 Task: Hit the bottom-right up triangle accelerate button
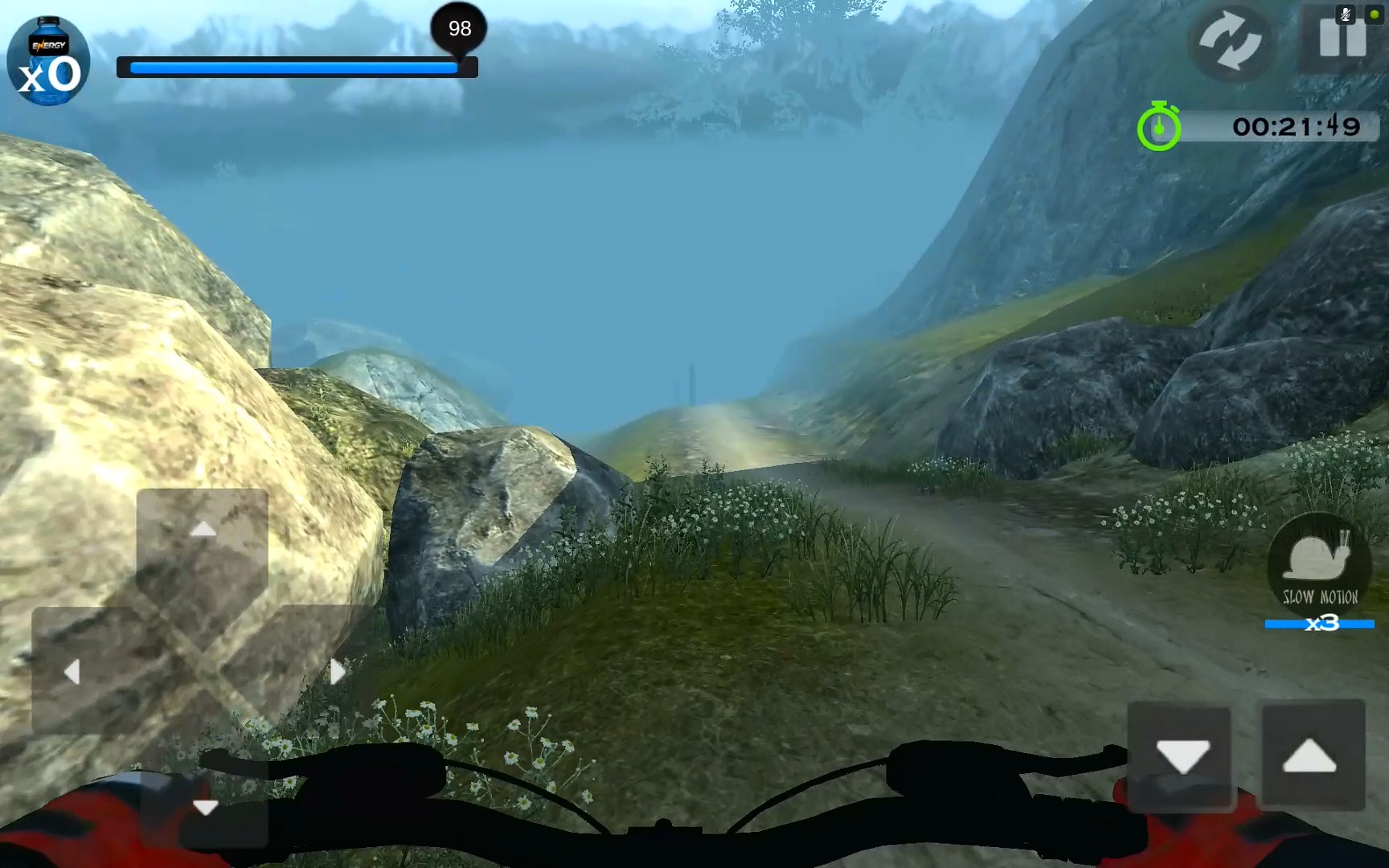click(x=1310, y=755)
